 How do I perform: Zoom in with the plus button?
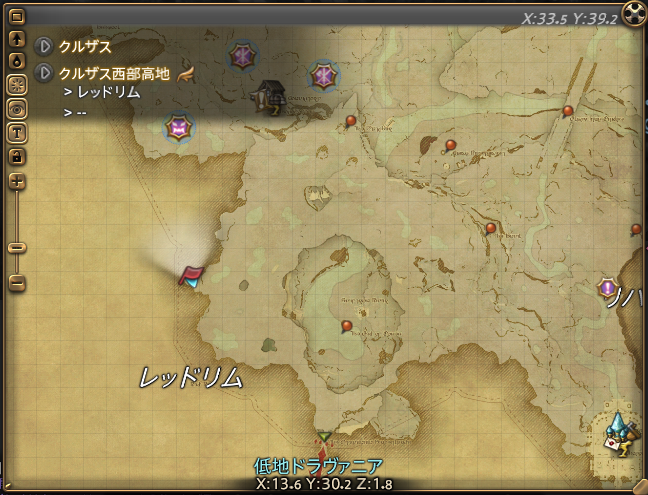(16, 181)
